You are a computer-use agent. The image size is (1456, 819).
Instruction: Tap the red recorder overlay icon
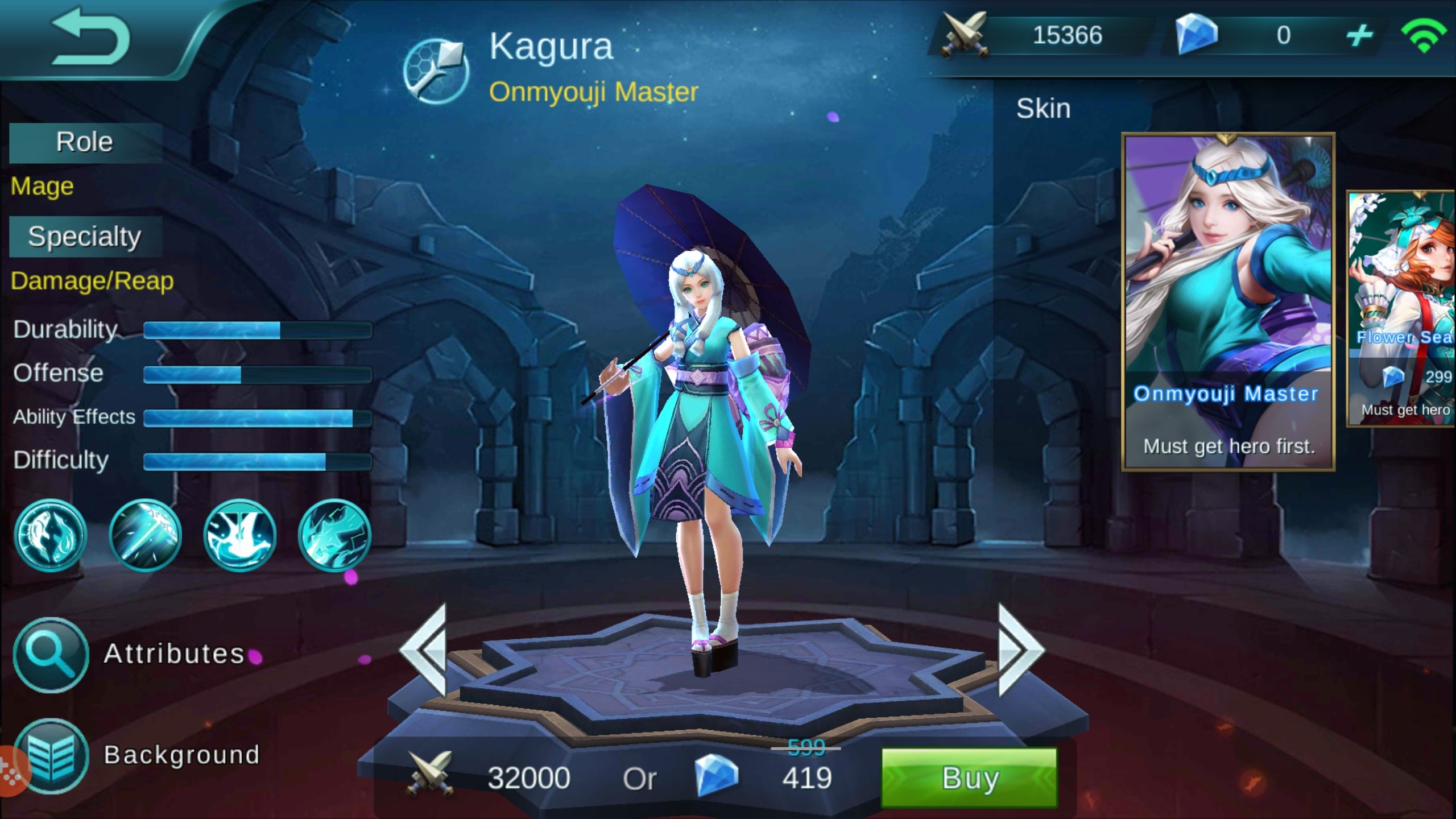[x=11, y=771]
